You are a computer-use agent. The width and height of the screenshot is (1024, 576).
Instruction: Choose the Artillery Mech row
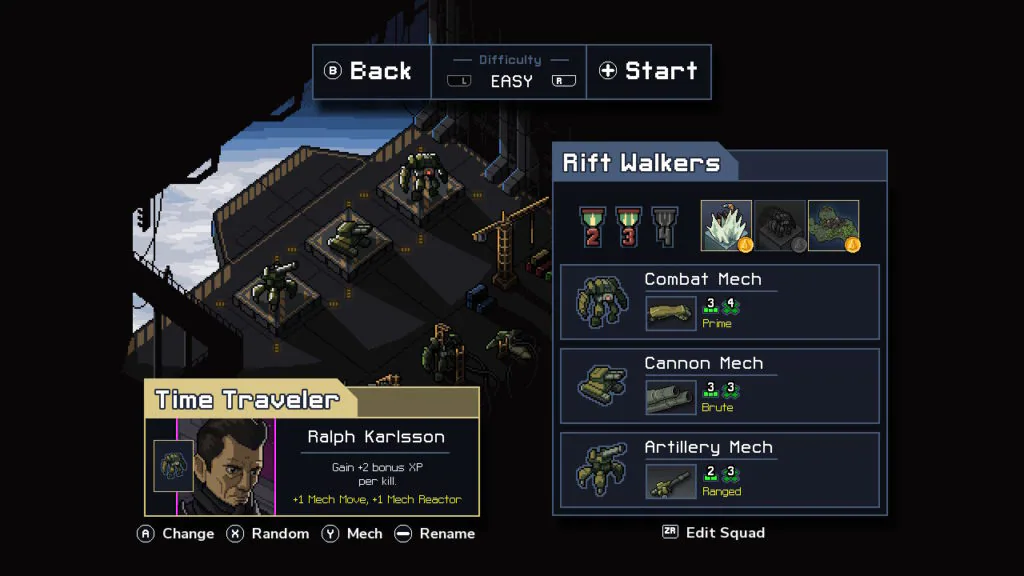[x=719, y=470]
